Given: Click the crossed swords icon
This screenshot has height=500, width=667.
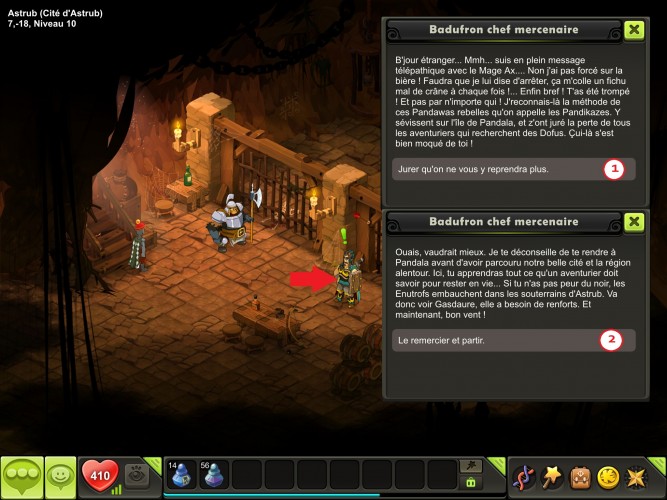Looking at the screenshot, I should point(637,476).
